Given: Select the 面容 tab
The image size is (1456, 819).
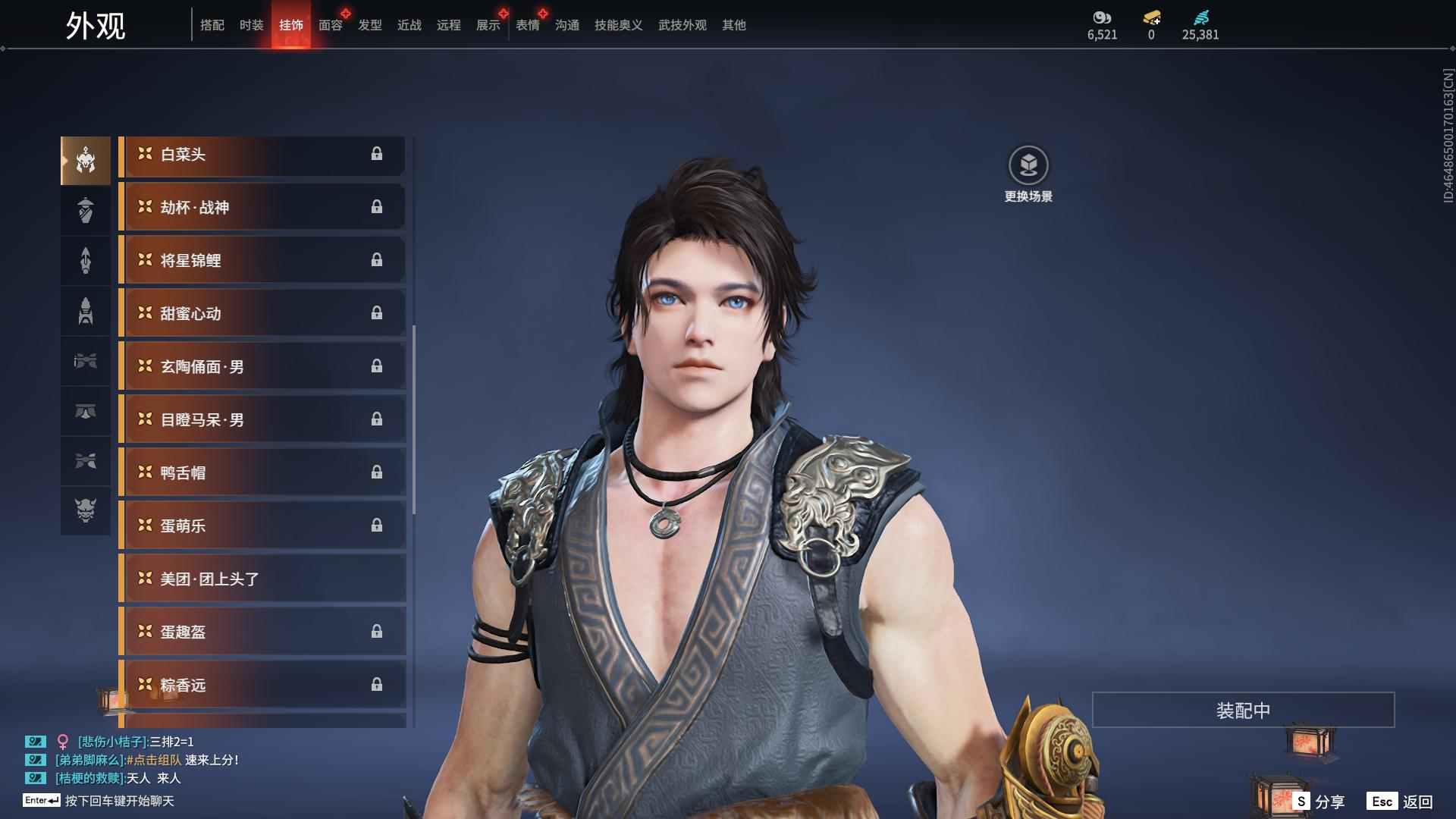Looking at the screenshot, I should point(330,25).
